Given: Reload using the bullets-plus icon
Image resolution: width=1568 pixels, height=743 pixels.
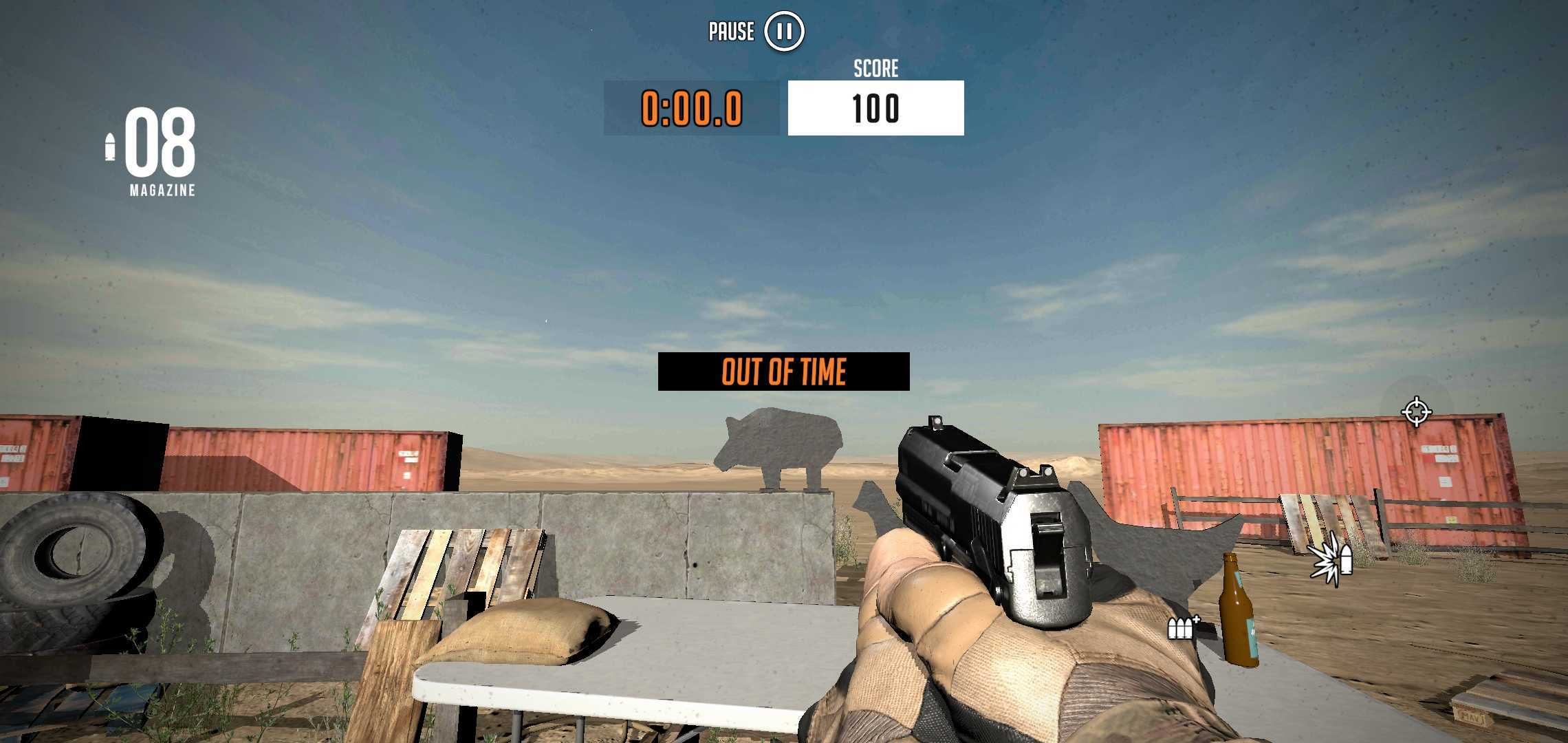Looking at the screenshot, I should [1182, 627].
